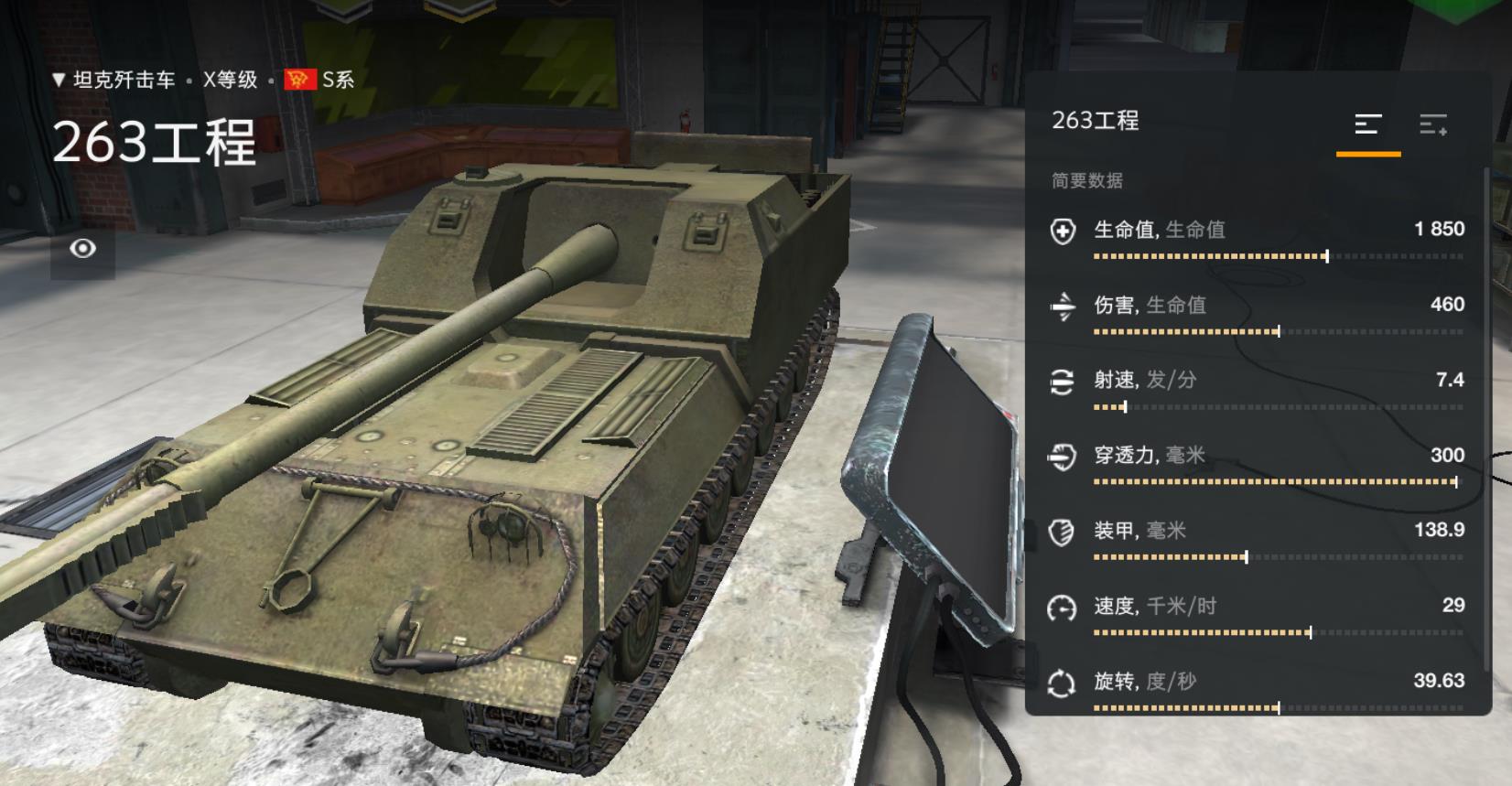This screenshot has width=1512, height=786.
Task: Switch to the brief stats tab
Action: click(1367, 124)
